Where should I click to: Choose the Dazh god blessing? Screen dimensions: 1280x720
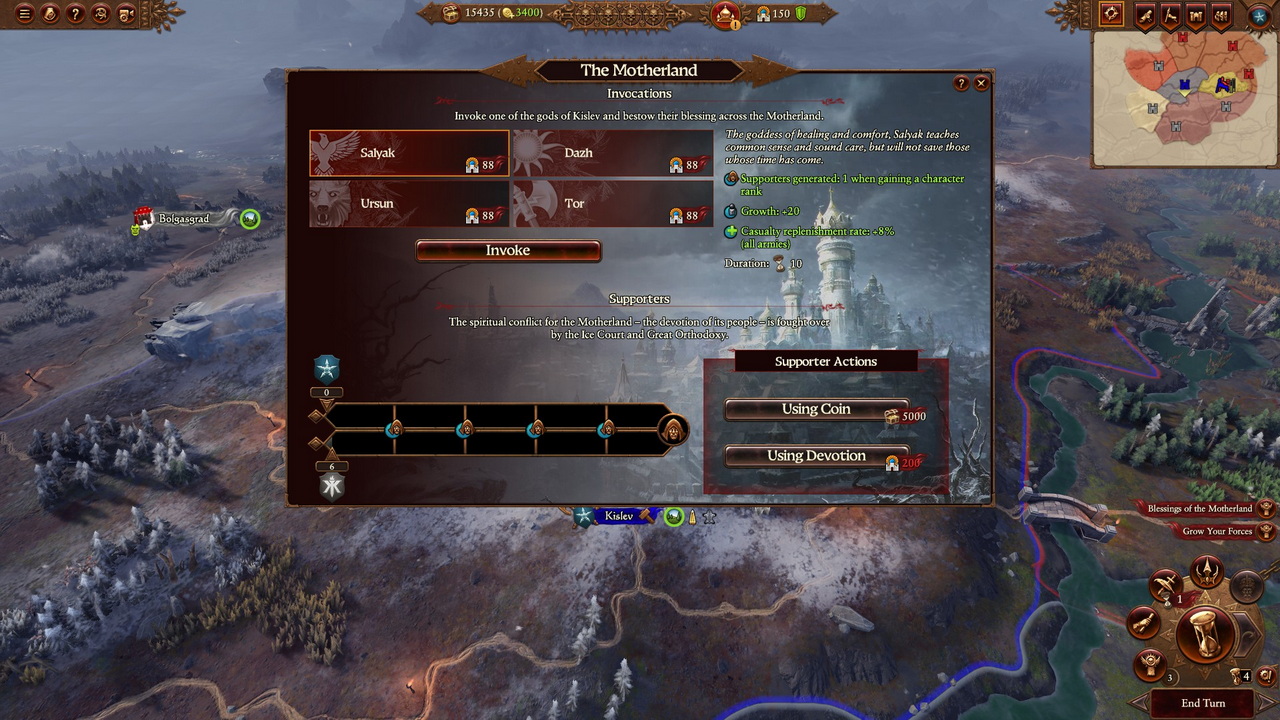(x=612, y=153)
